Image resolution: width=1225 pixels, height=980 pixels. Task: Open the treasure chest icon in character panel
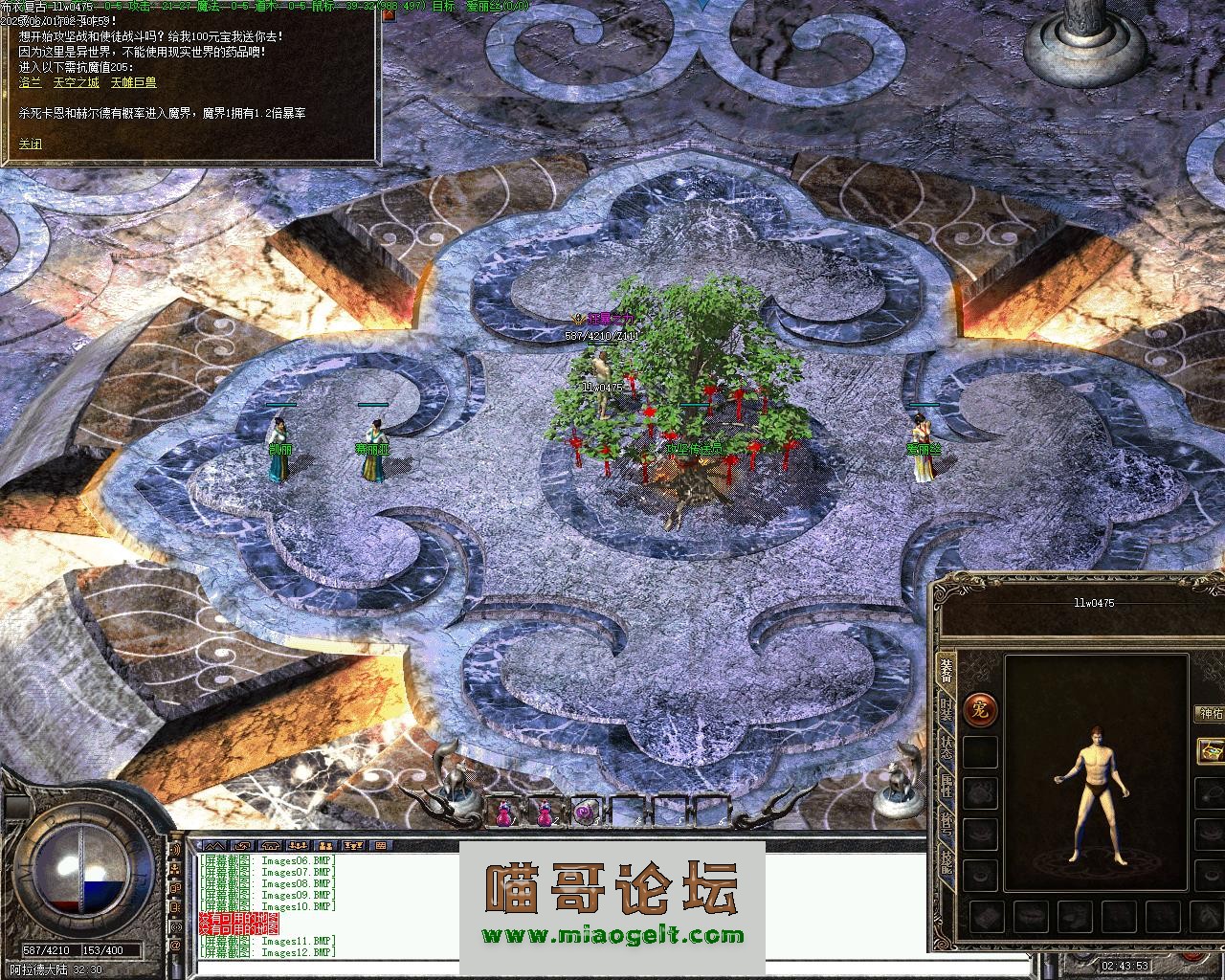pos(1212,749)
